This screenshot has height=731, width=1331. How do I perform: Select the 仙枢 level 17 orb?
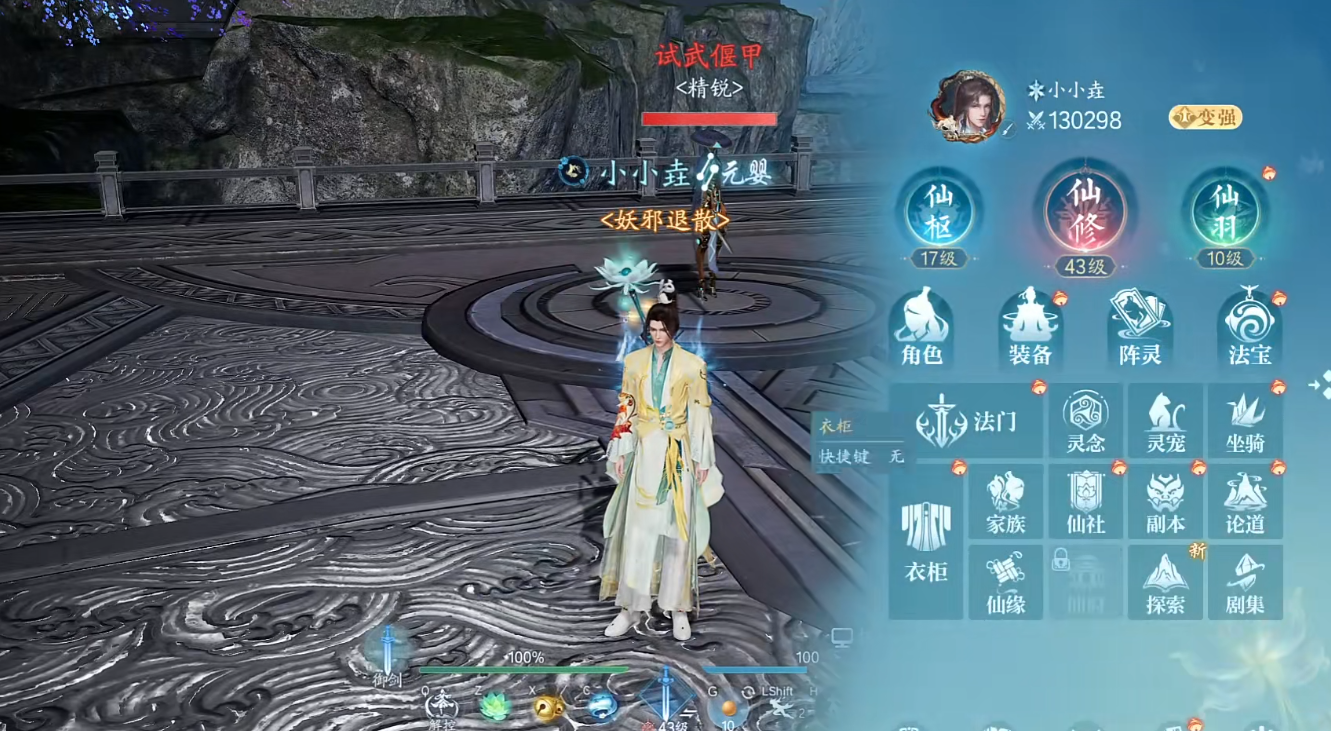pos(939,213)
